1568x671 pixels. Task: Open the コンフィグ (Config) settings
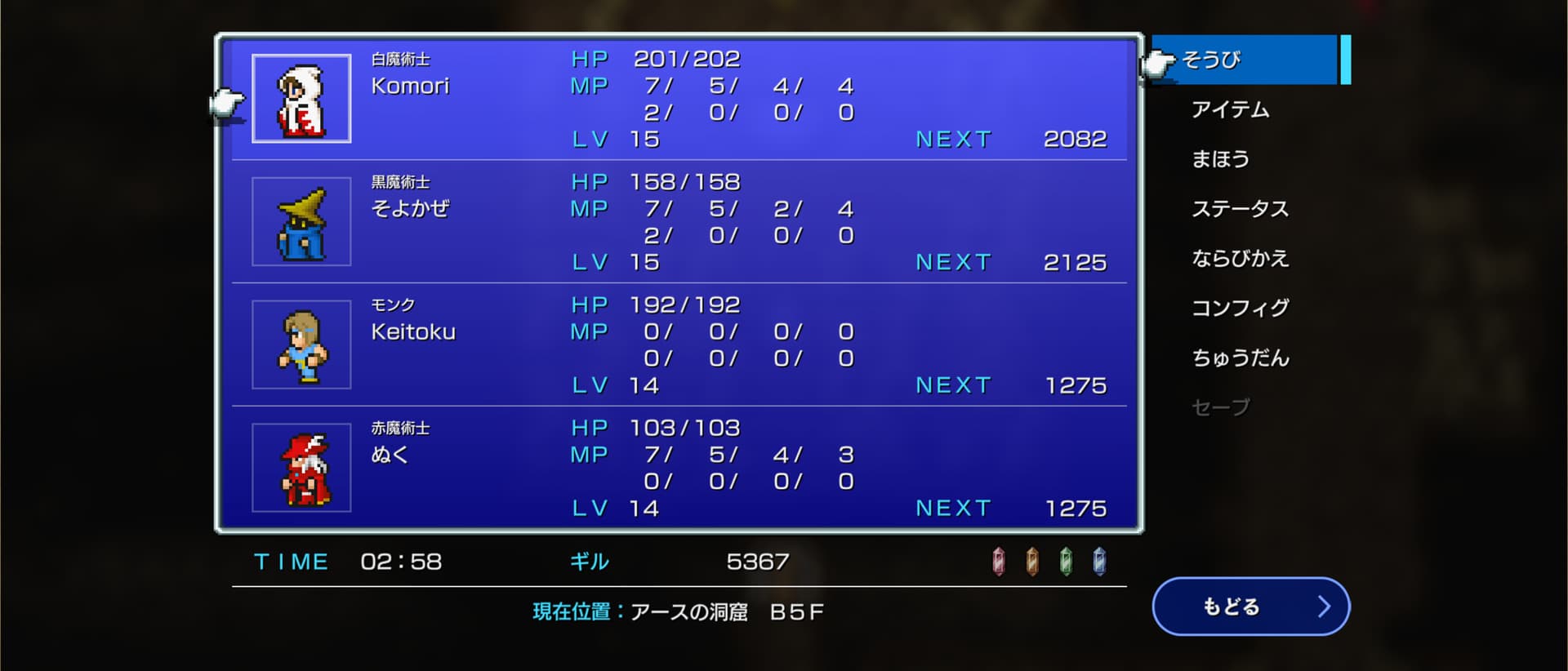point(1240,308)
